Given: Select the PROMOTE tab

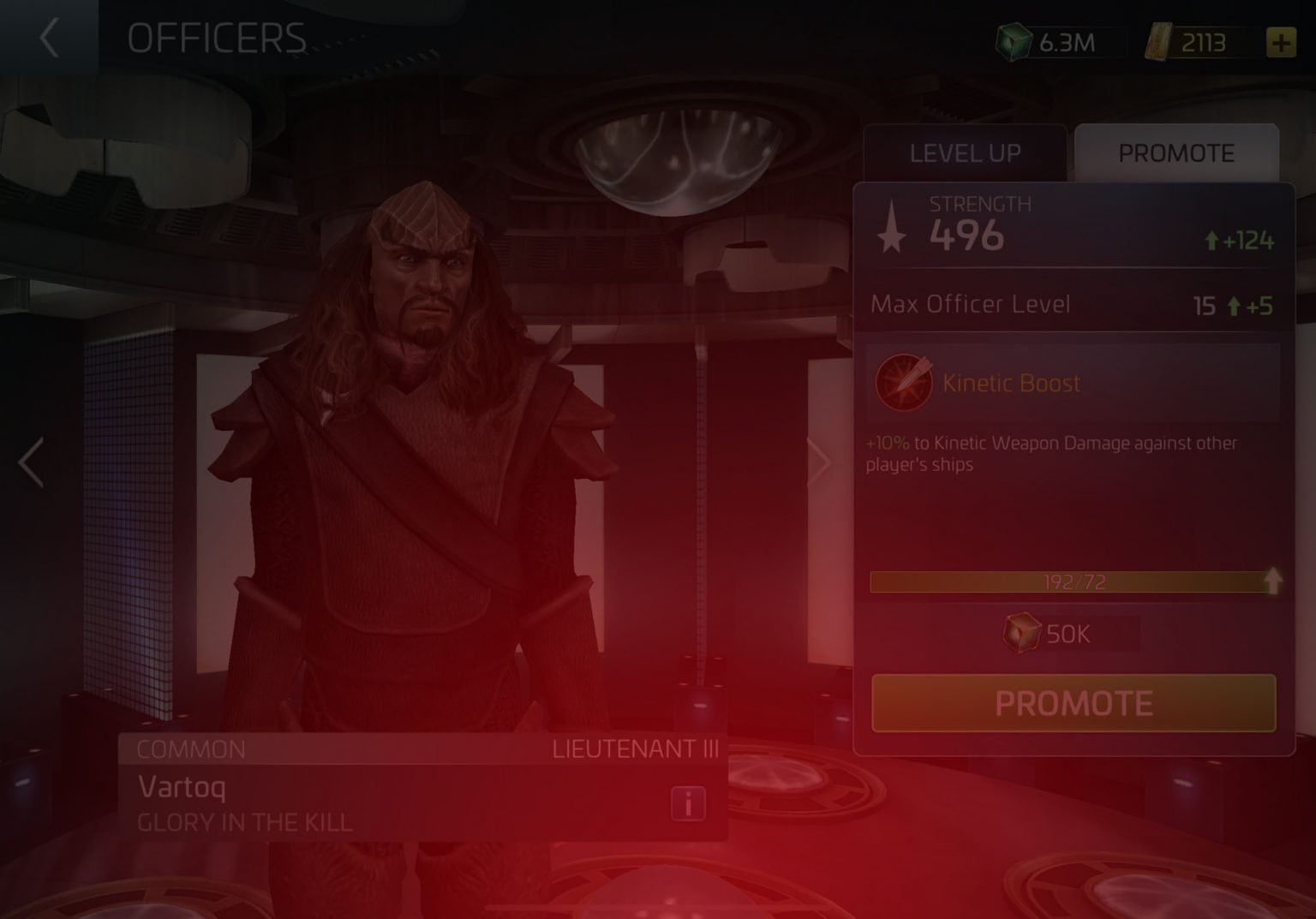Looking at the screenshot, I should pyautogui.click(x=1176, y=152).
